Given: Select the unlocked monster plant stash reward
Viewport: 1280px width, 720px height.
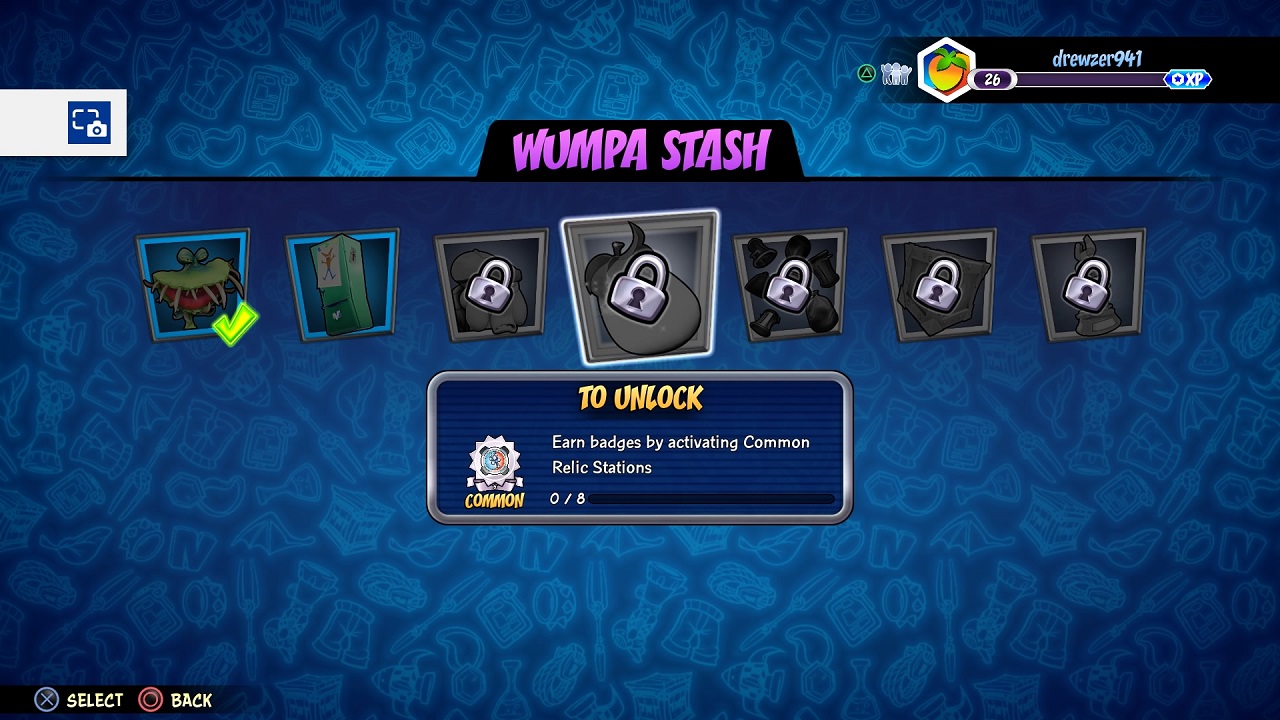Looking at the screenshot, I should pyautogui.click(x=192, y=284).
